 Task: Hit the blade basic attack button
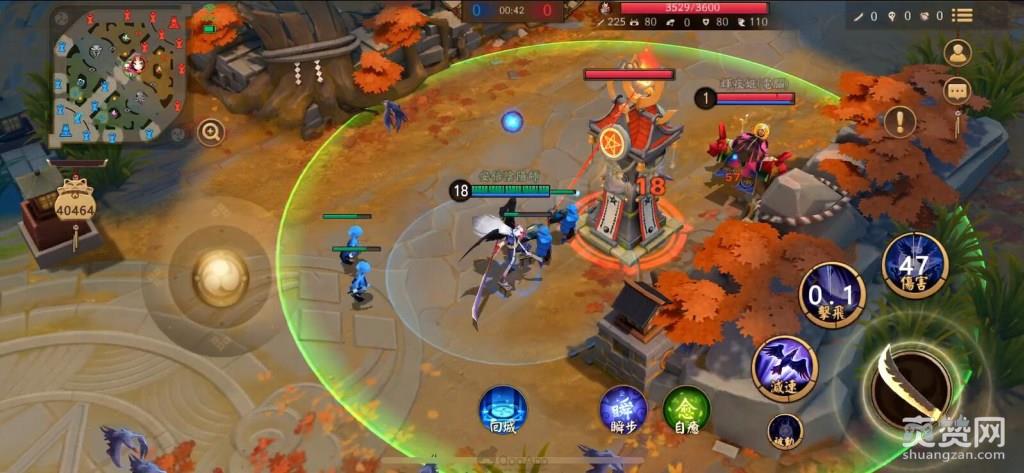pos(910,384)
